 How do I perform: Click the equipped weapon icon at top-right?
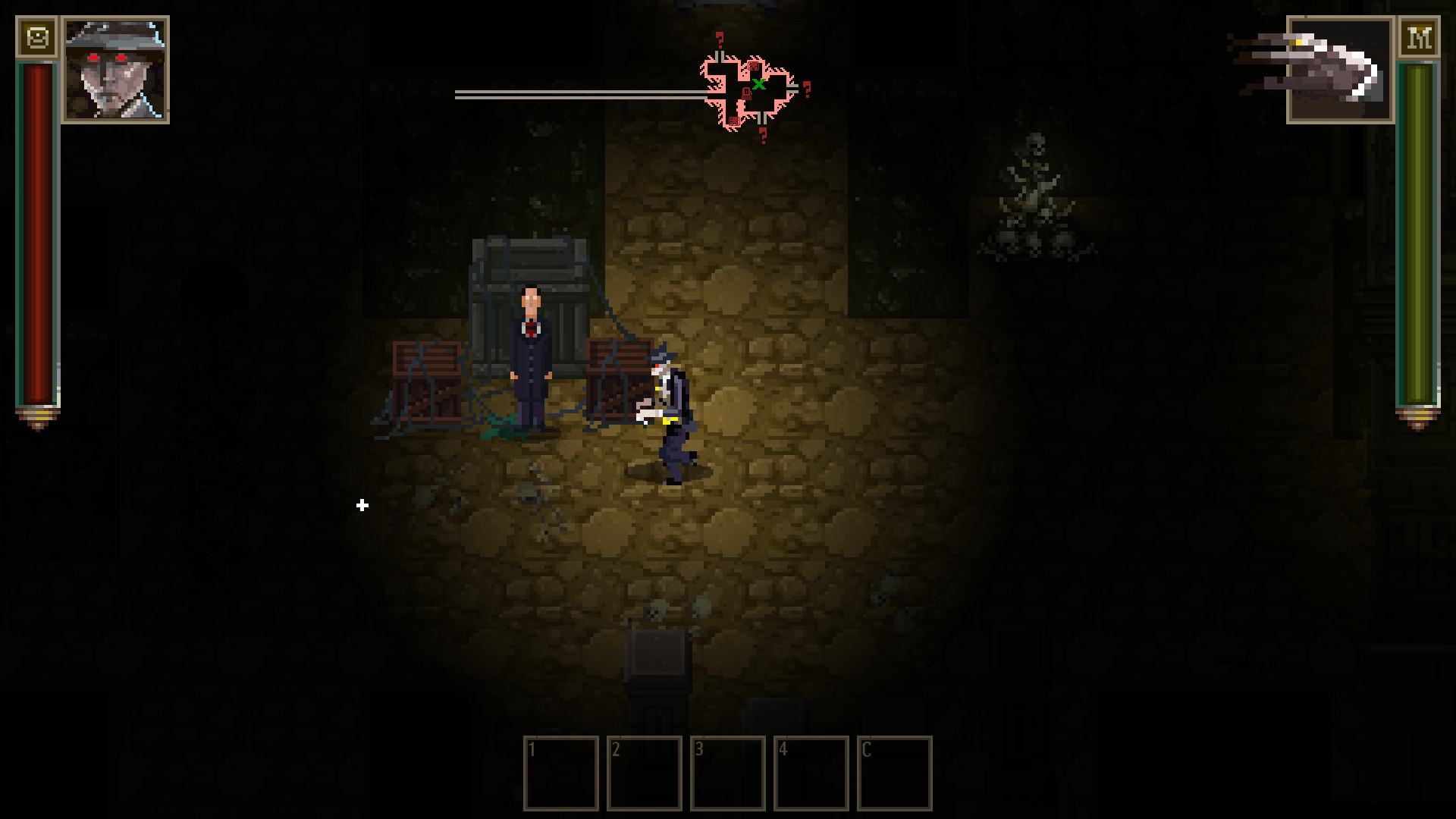tap(1339, 71)
